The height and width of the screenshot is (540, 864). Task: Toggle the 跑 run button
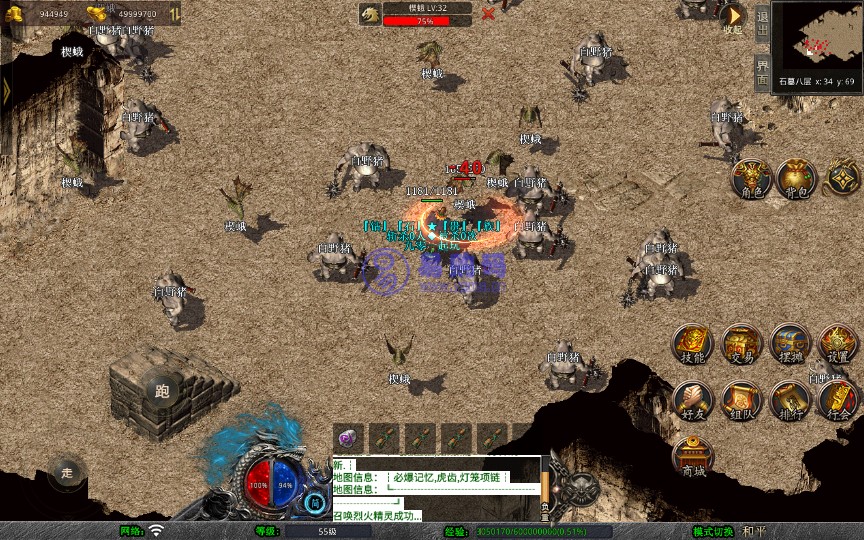162,391
